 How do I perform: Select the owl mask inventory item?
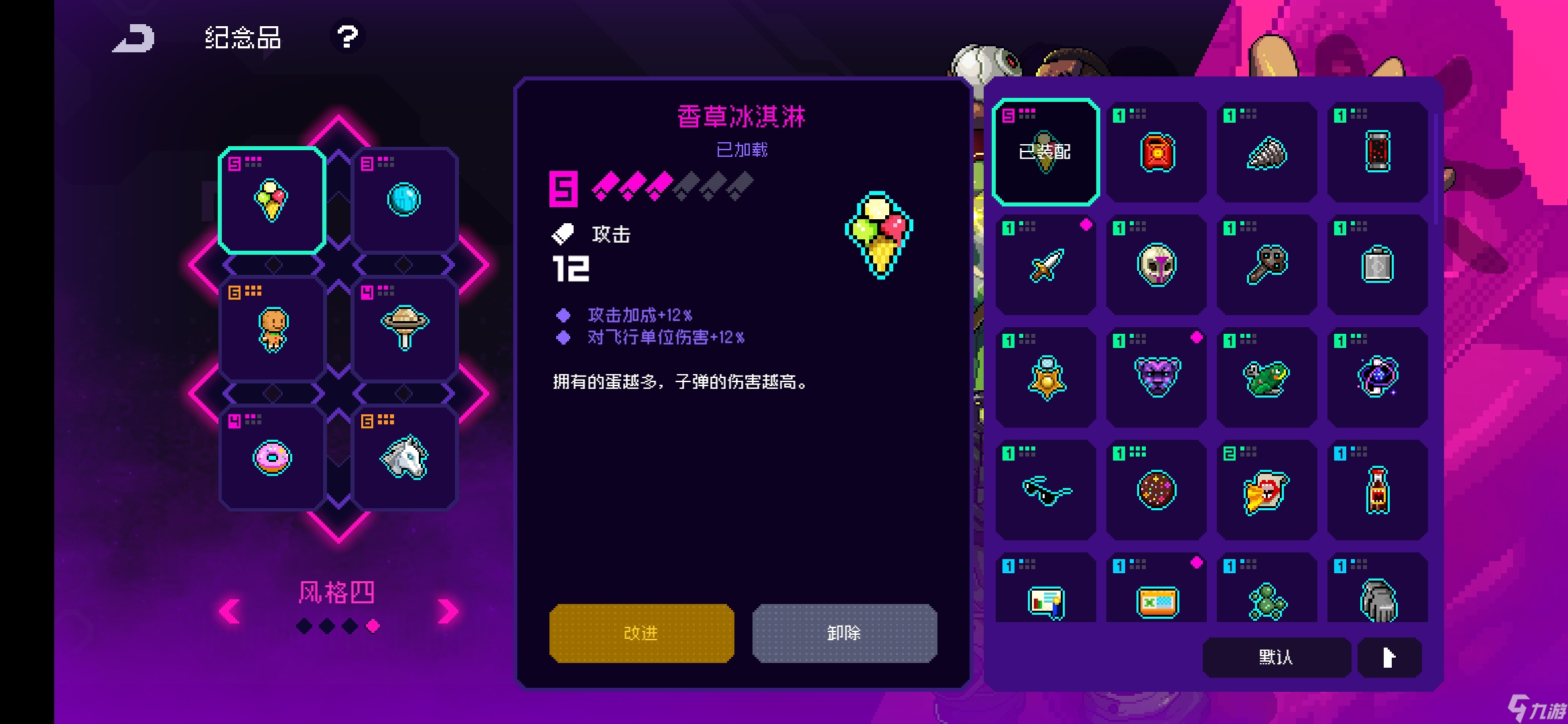[x=1155, y=265]
